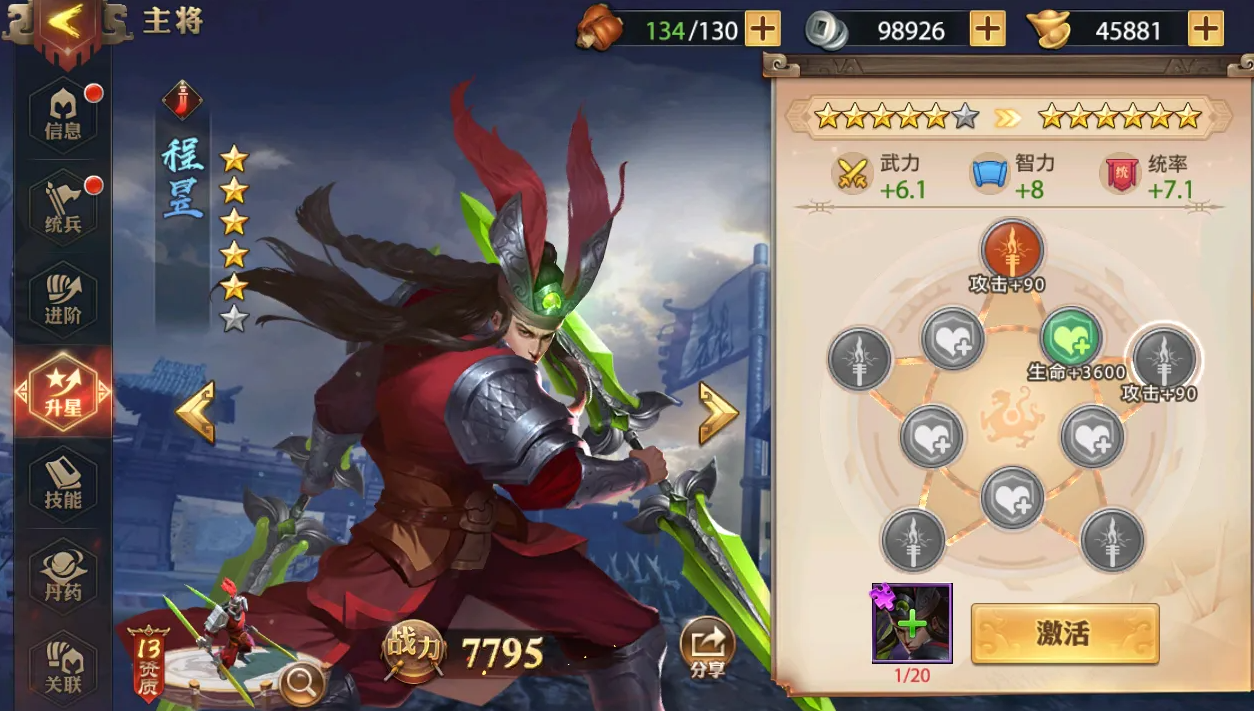The image size is (1254, 711).
Task: Add stamina with the plus button beside 134/130
Action: pos(763,29)
